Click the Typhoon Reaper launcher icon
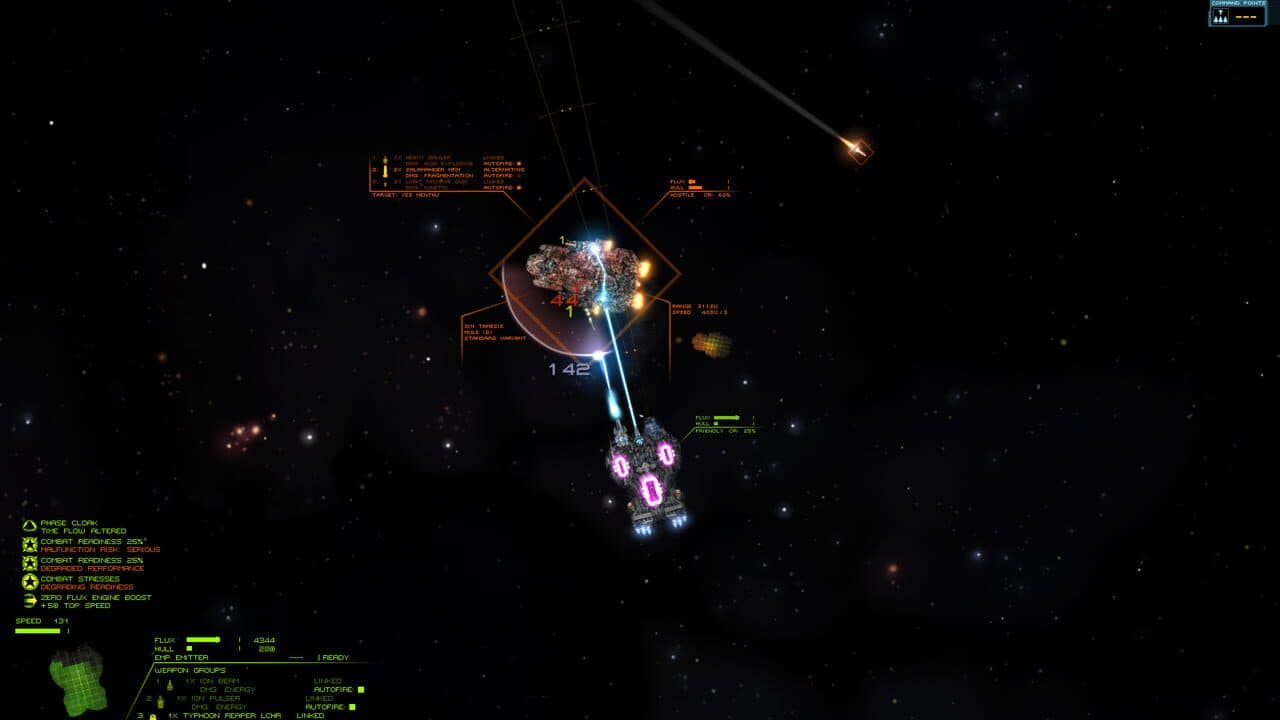This screenshot has height=720, width=1280. pyautogui.click(x=153, y=716)
